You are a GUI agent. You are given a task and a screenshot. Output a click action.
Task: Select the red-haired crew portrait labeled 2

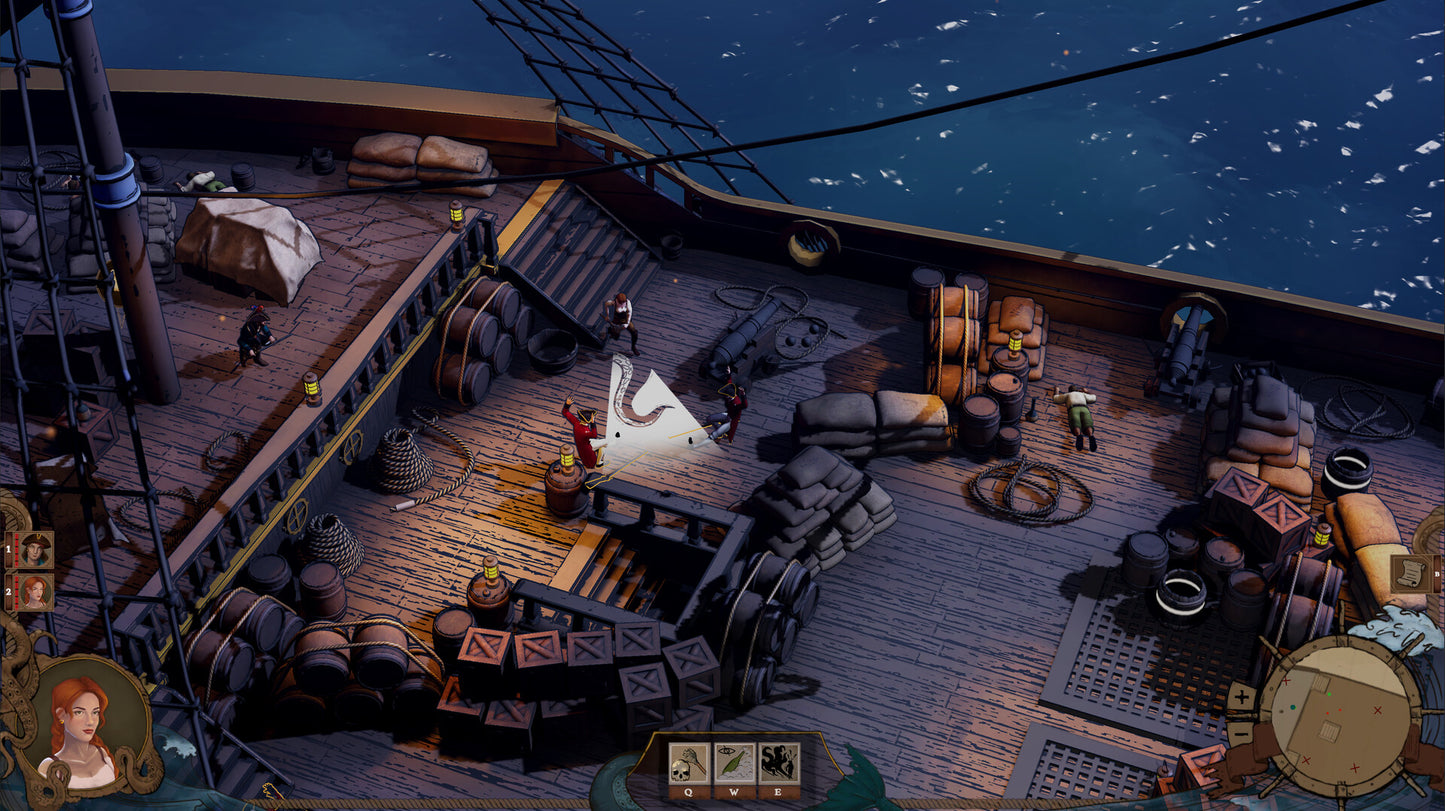(36, 591)
